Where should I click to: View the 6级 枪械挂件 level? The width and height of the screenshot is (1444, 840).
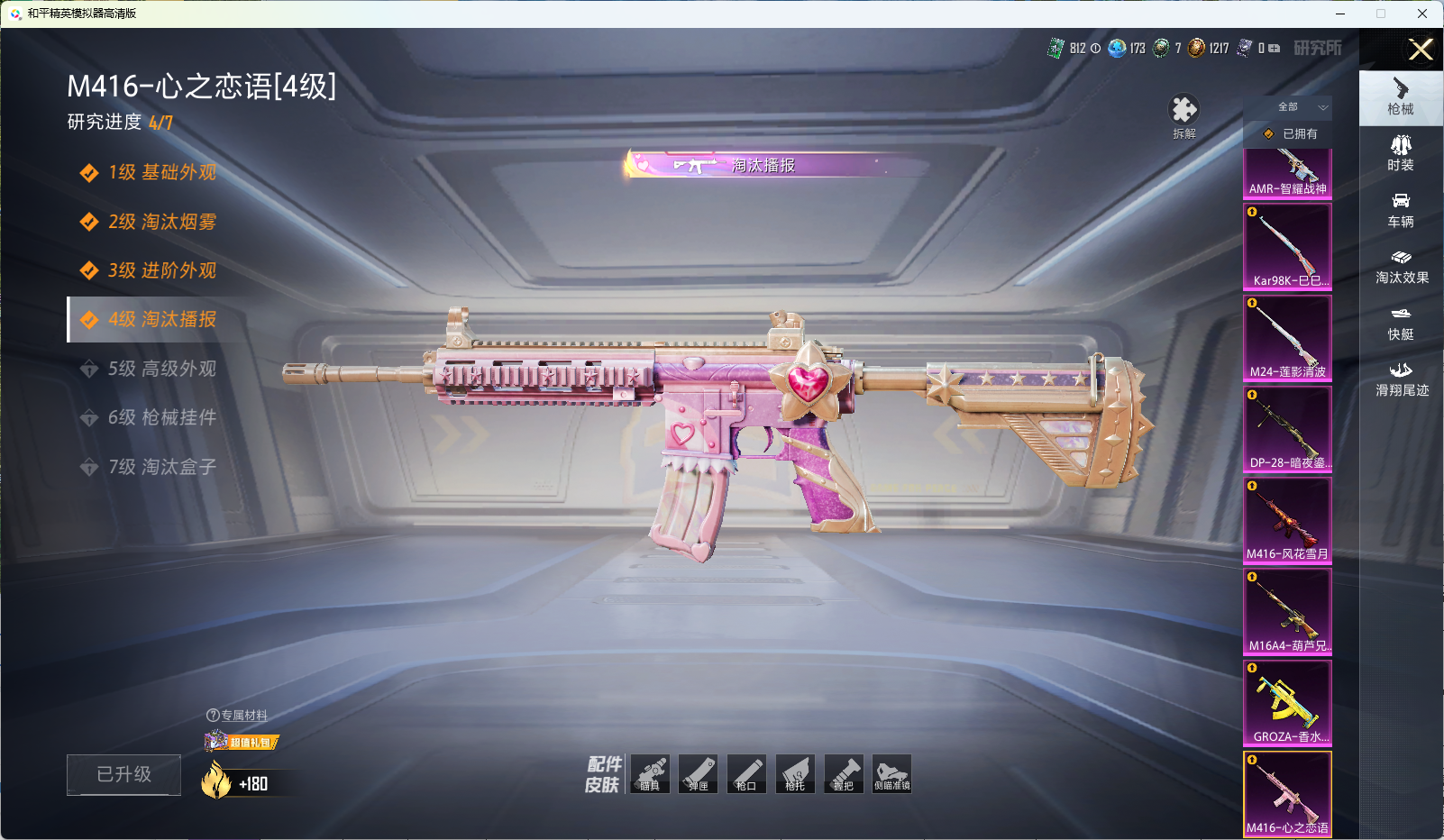coord(161,417)
